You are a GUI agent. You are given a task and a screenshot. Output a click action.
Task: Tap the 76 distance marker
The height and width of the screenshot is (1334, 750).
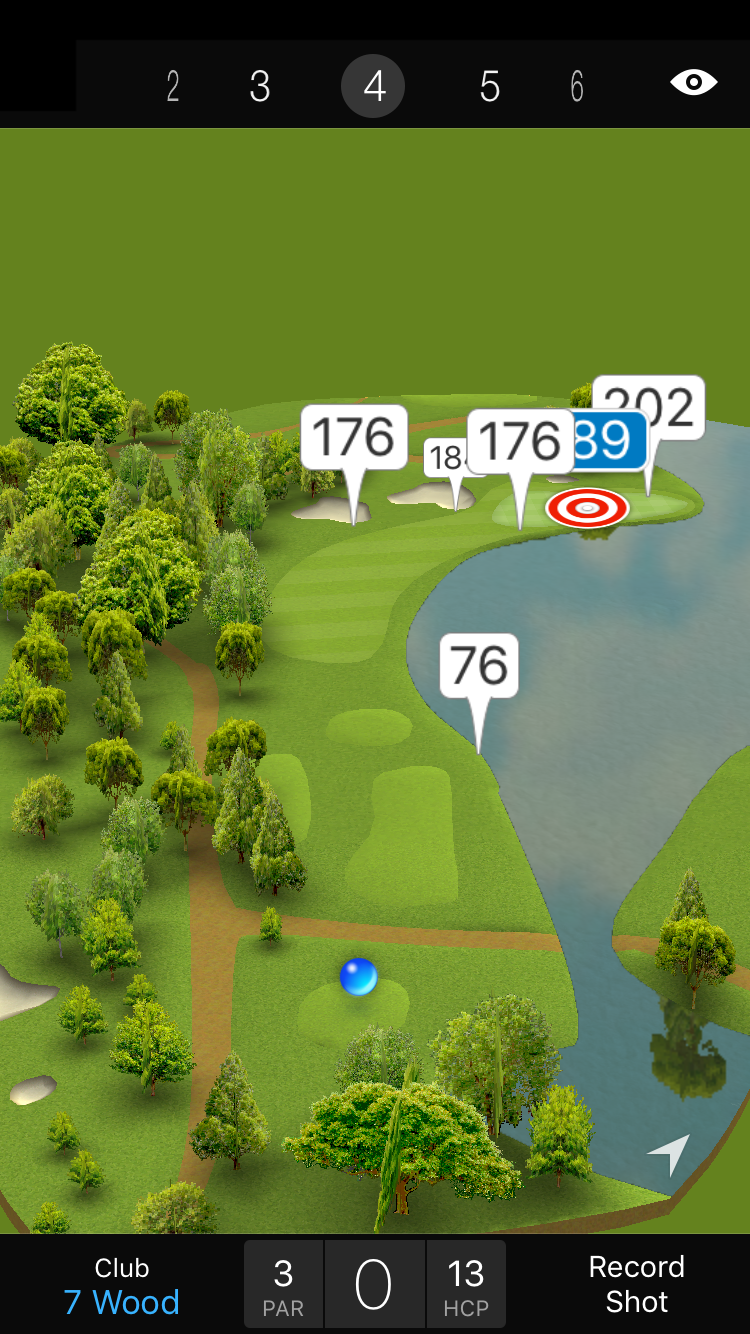pyautogui.click(x=479, y=666)
